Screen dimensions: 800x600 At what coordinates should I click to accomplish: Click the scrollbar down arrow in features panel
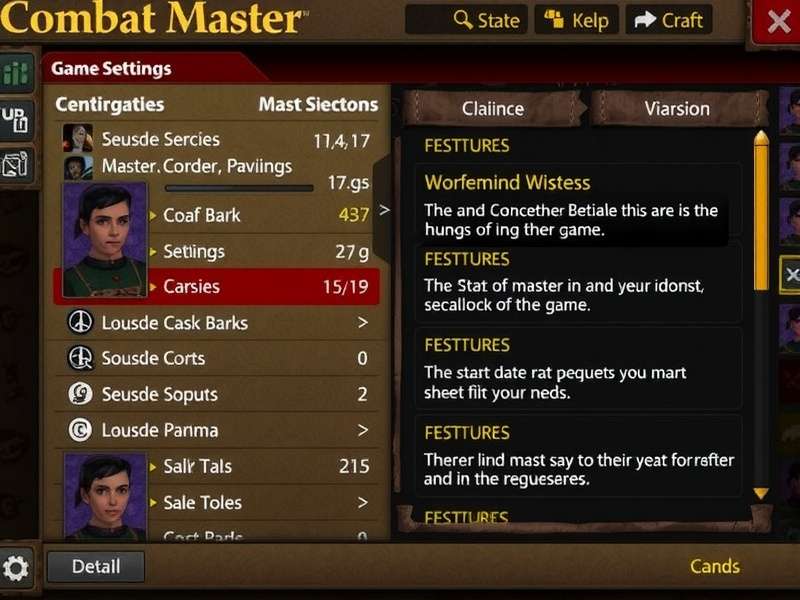pyautogui.click(x=761, y=493)
